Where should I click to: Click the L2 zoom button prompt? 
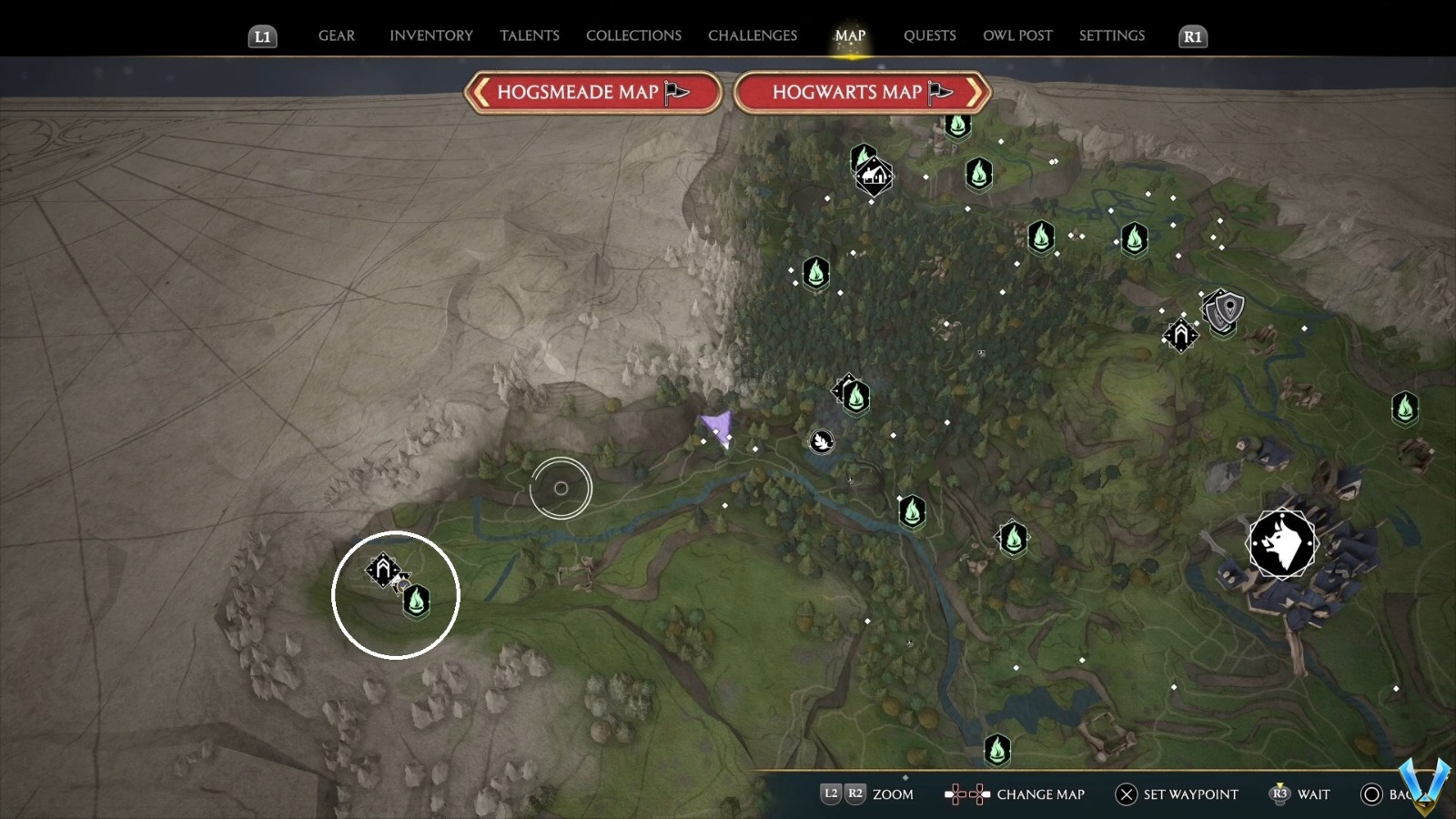tap(830, 794)
